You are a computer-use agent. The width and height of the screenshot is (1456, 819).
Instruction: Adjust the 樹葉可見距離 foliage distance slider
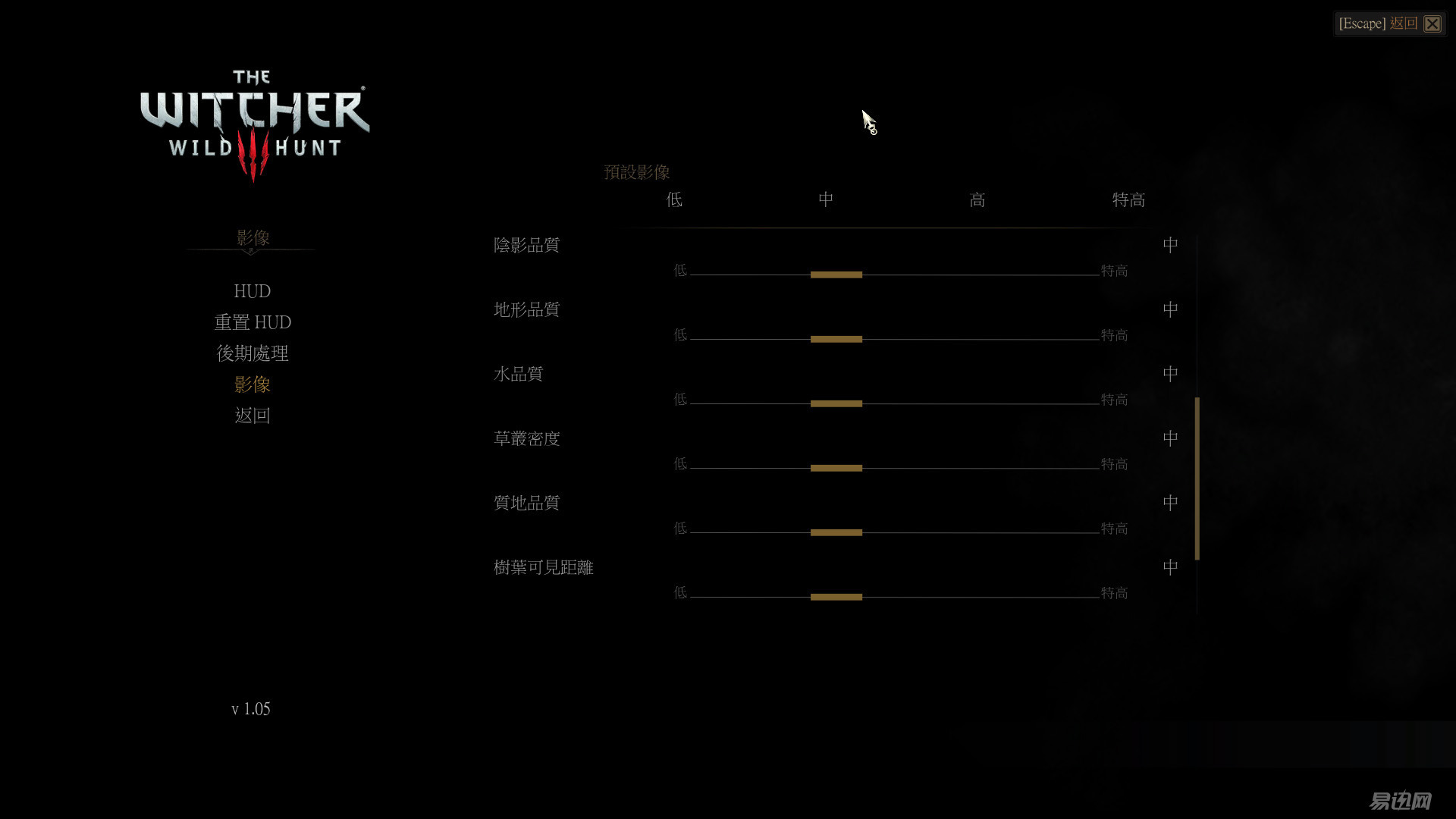[836, 596]
